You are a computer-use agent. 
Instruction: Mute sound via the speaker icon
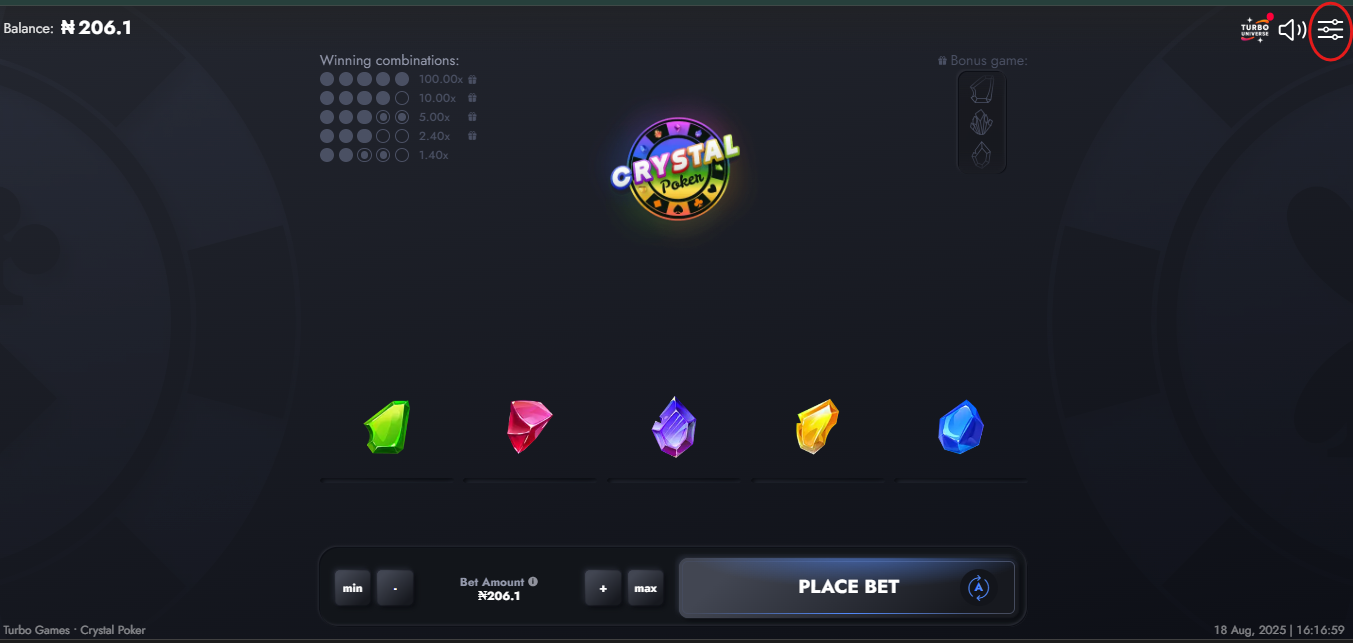[x=1292, y=30]
